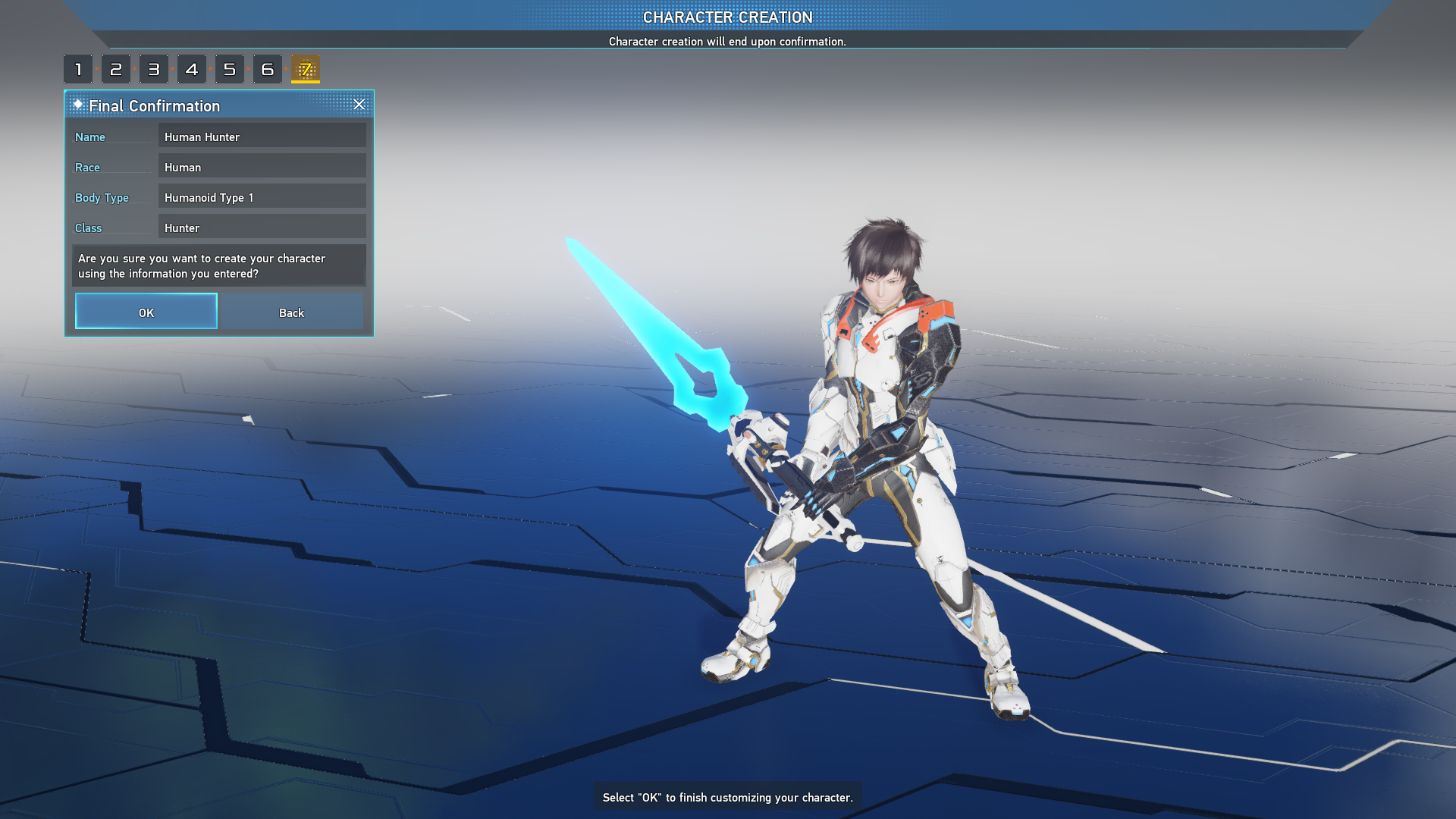Select step 2 in the creation progress bar
This screenshot has width=1456, height=819.
(x=116, y=68)
